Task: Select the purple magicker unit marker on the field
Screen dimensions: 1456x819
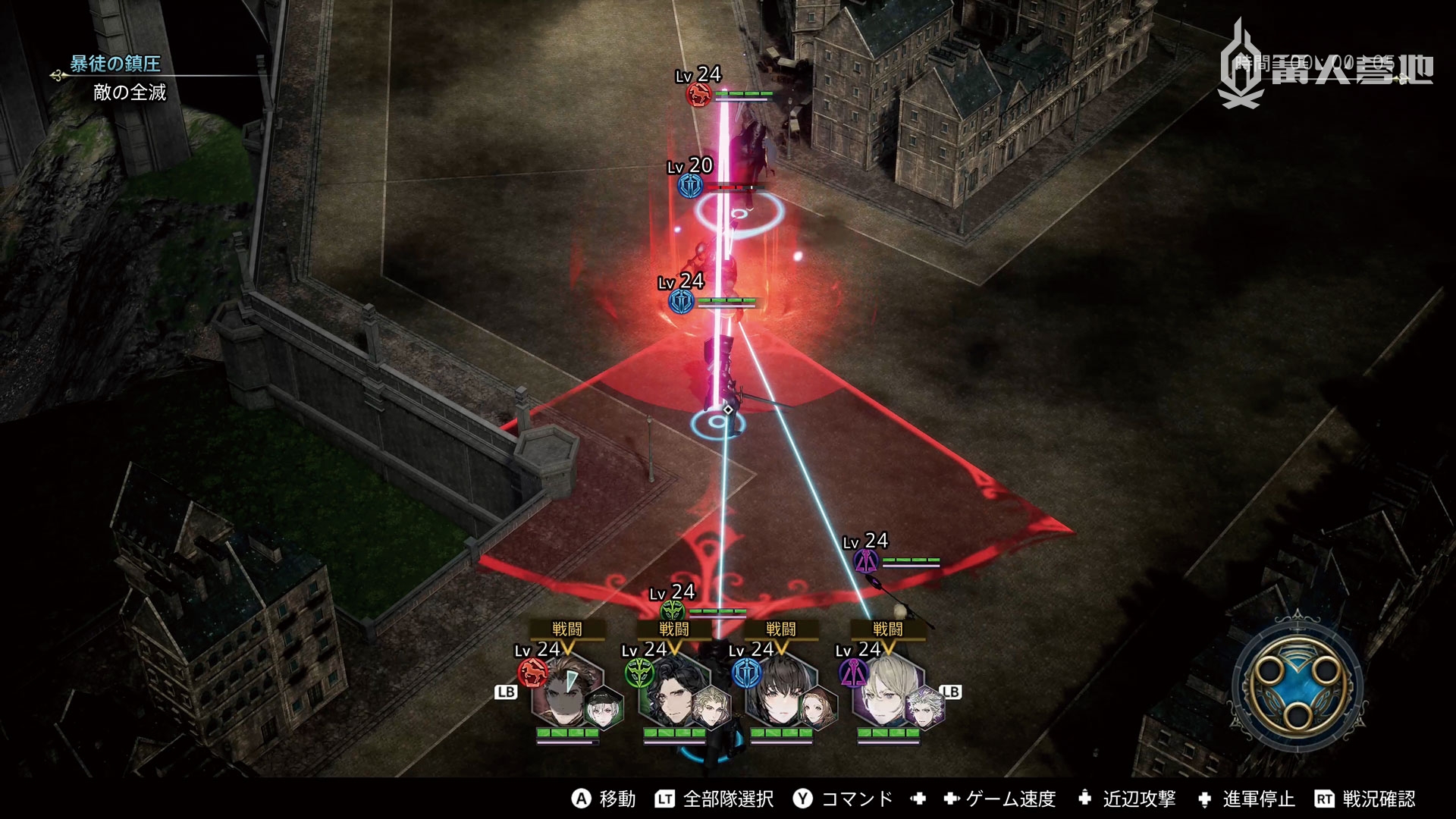Action: 866,561
